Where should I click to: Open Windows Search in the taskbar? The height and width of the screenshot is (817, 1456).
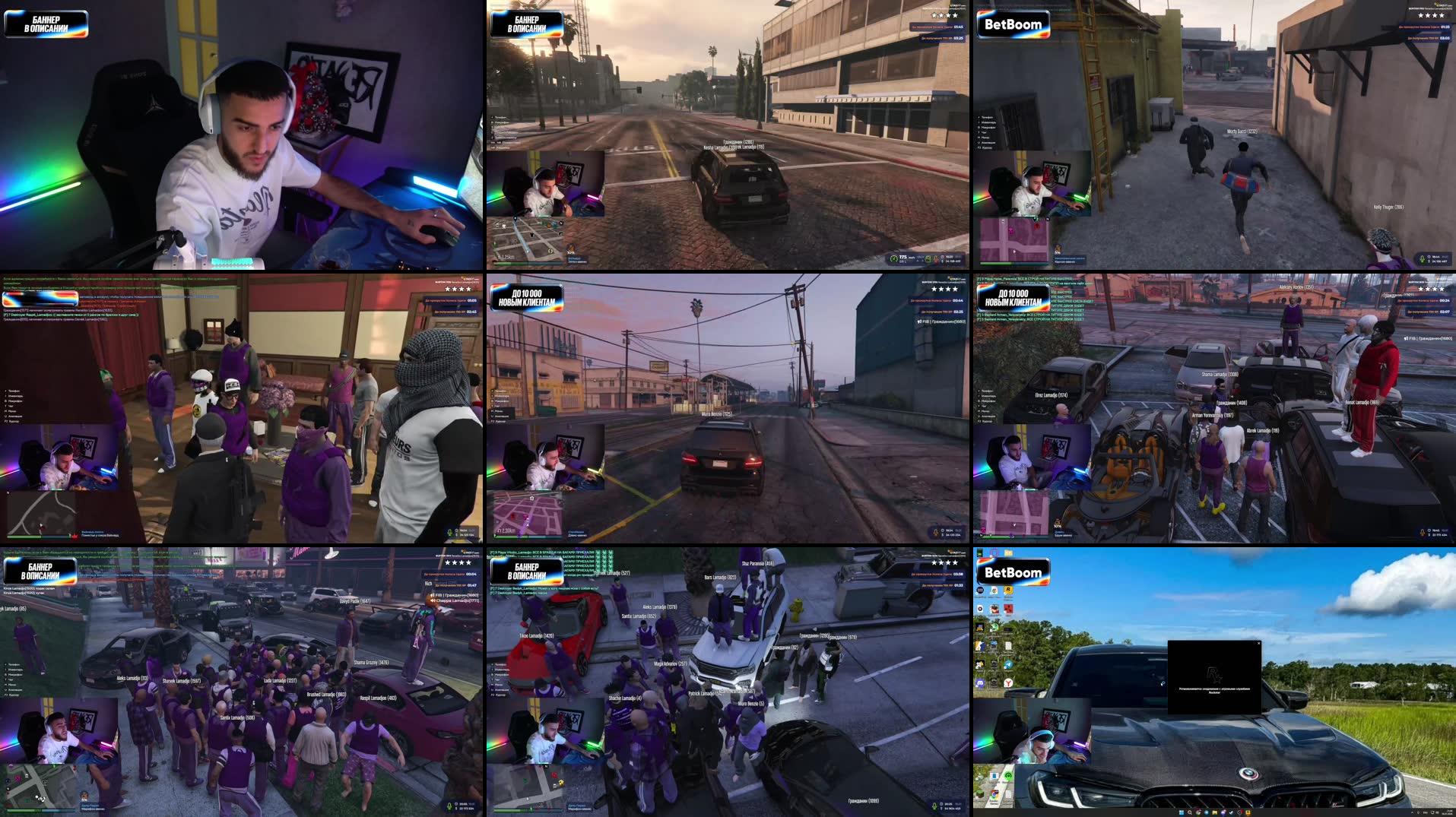coord(1190,812)
